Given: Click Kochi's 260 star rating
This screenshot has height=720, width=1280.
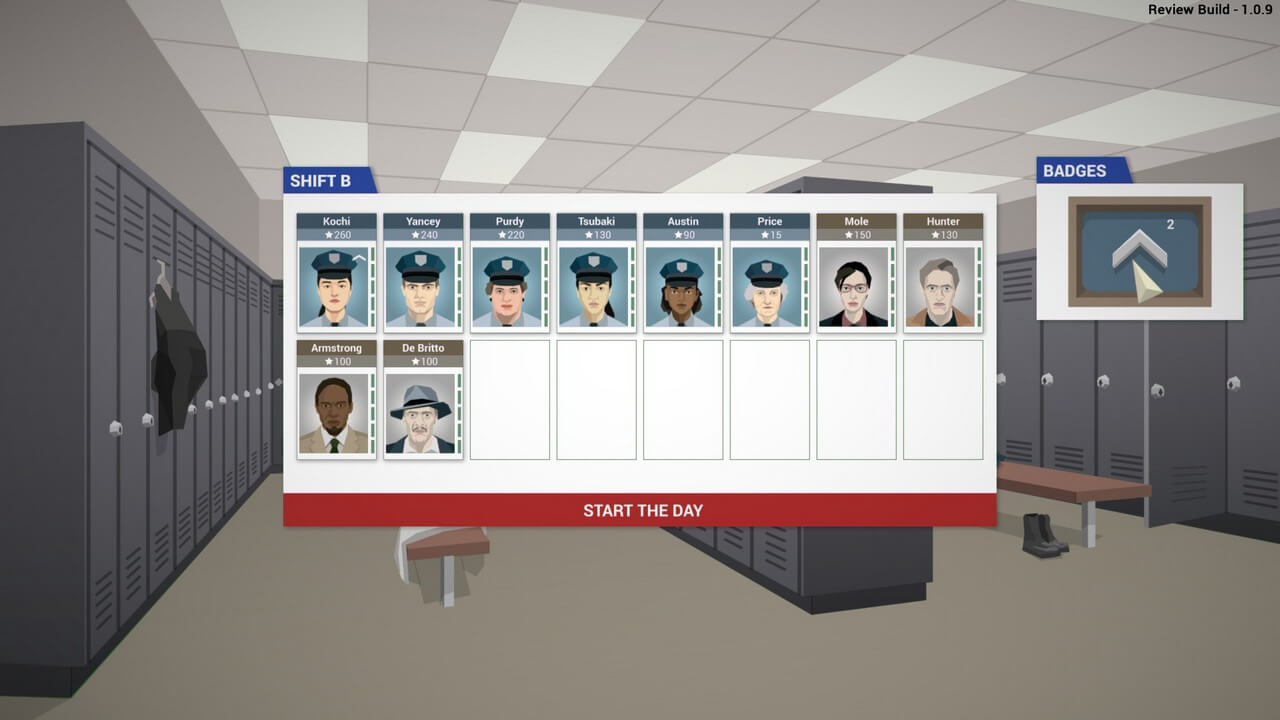Looking at the screenshot, I should click(x=336, y=234).
